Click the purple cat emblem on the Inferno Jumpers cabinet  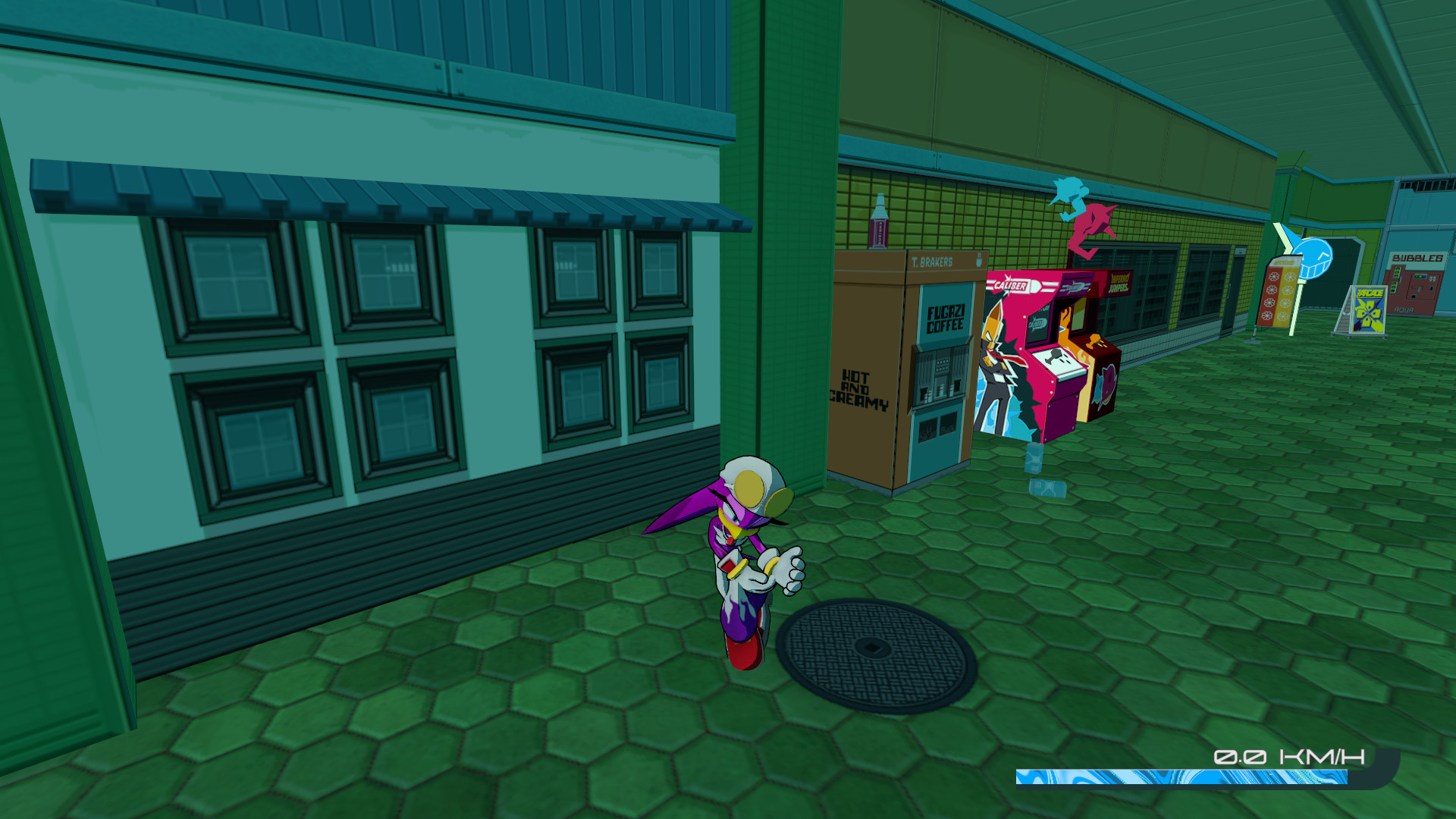[1106, 384]
